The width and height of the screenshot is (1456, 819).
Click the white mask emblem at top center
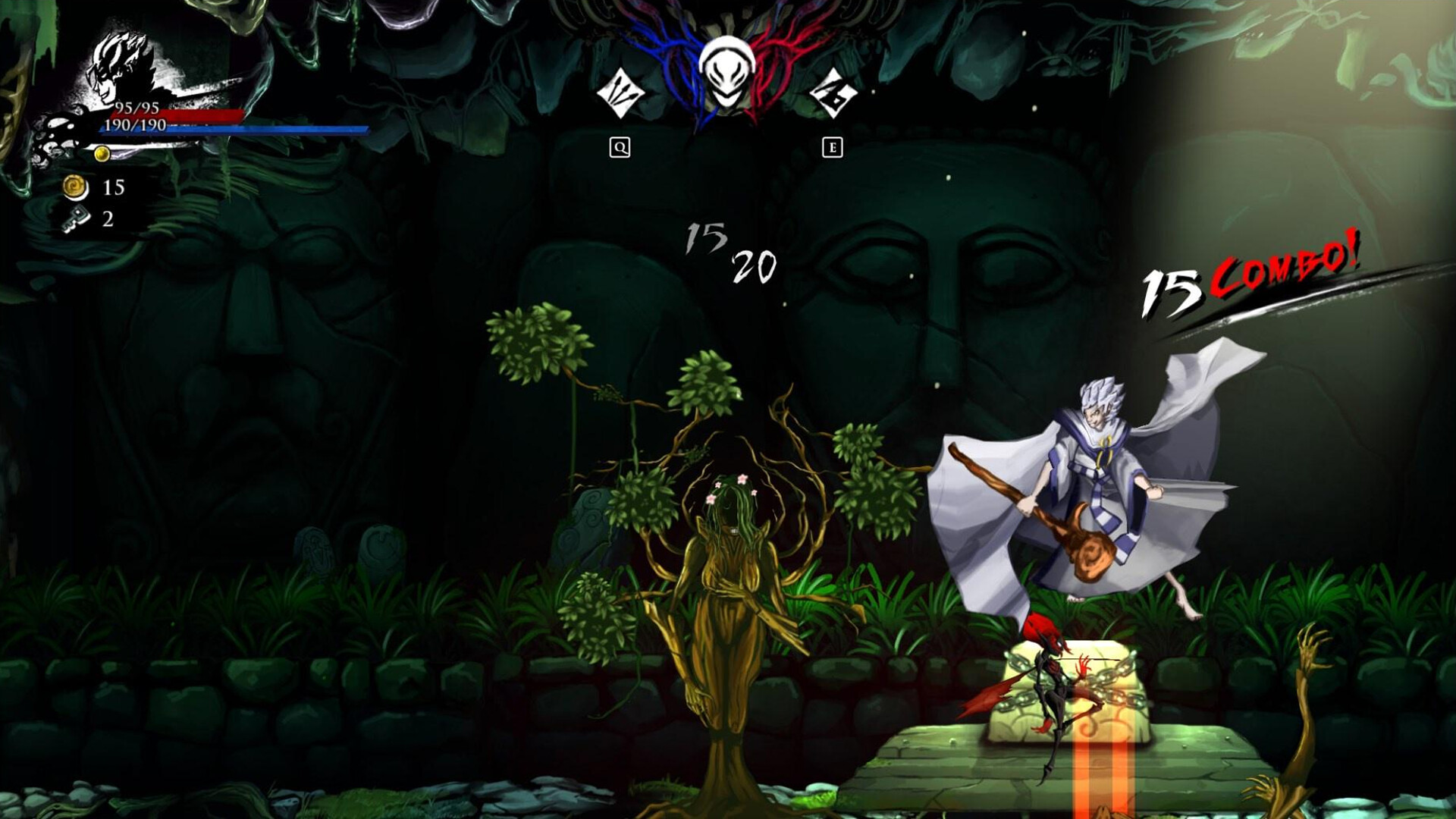[x=728, y=72]
